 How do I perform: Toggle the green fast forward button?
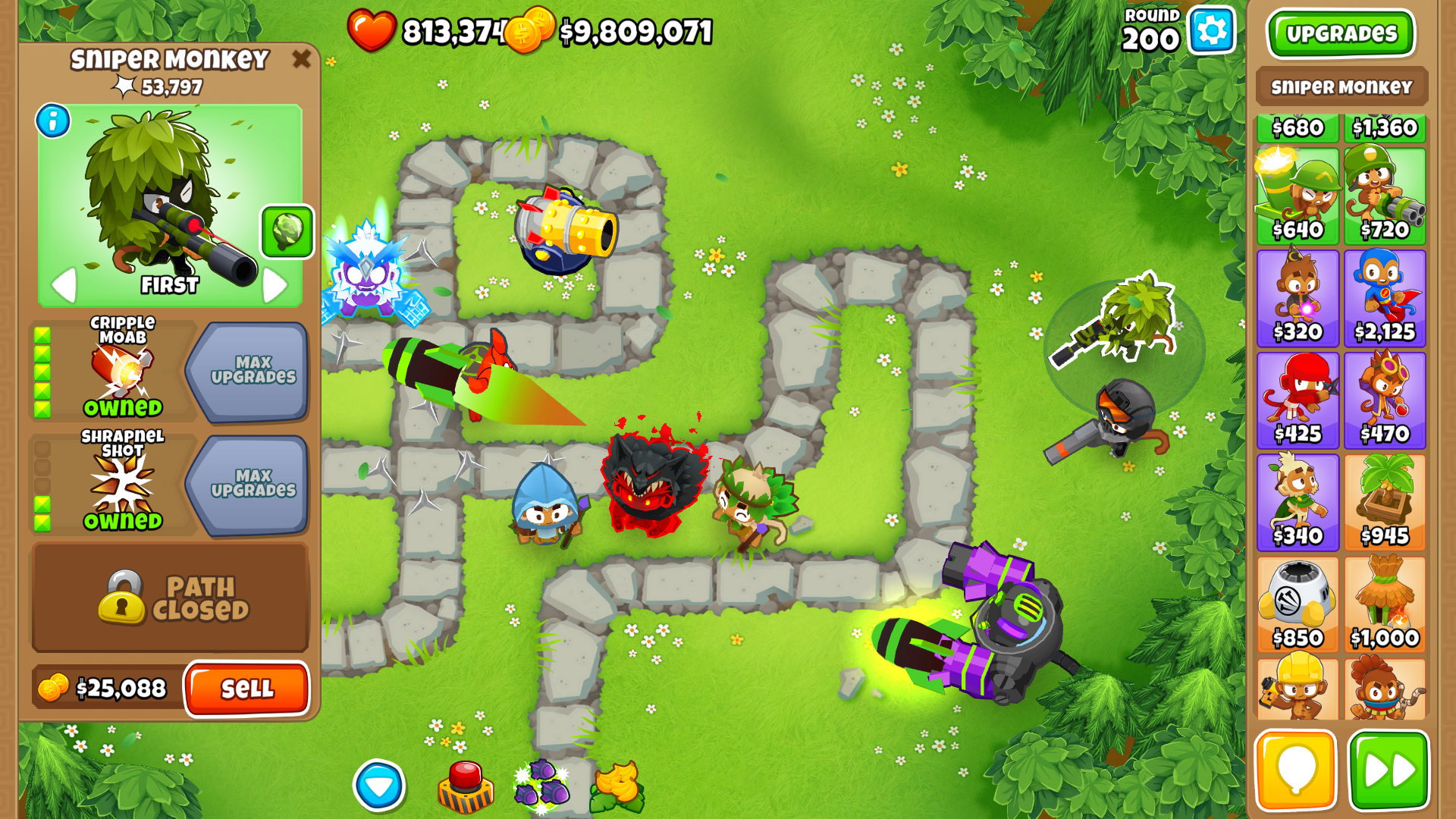pos(1389,770)
